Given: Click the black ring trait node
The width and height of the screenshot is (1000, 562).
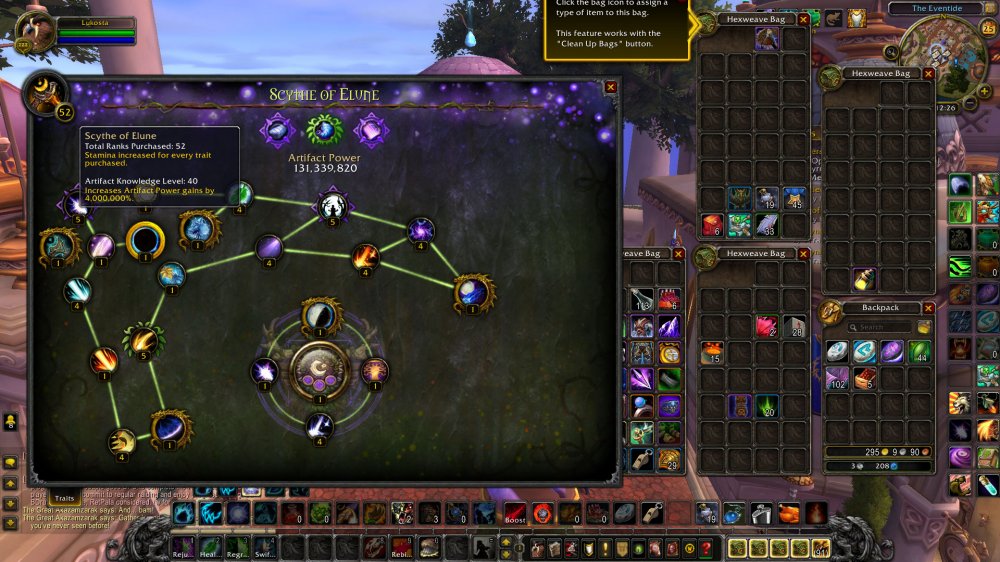Looking at the screenshot, I should click(x=145, y=240).
